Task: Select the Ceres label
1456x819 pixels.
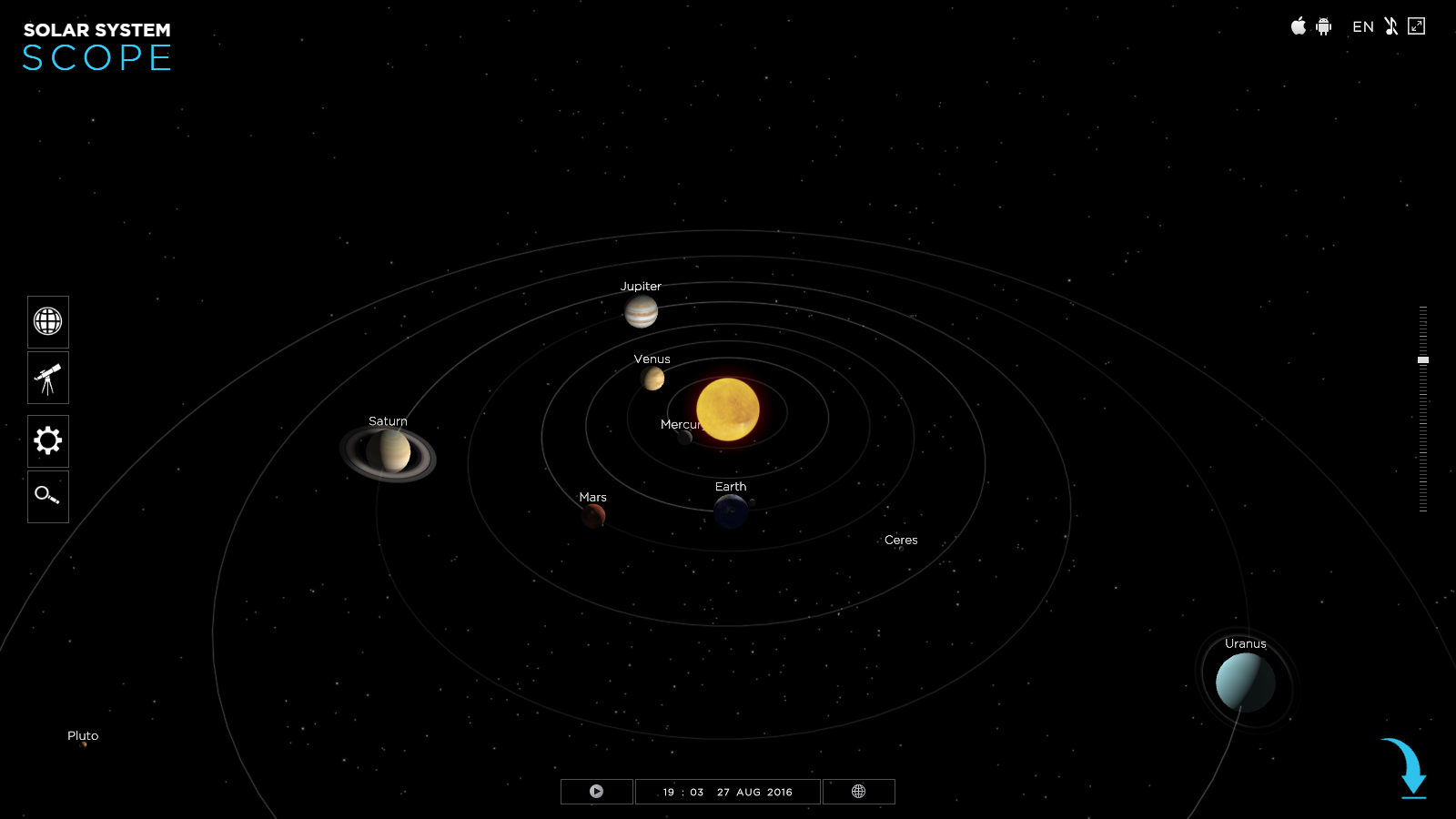Action: [x=901, y=541]
